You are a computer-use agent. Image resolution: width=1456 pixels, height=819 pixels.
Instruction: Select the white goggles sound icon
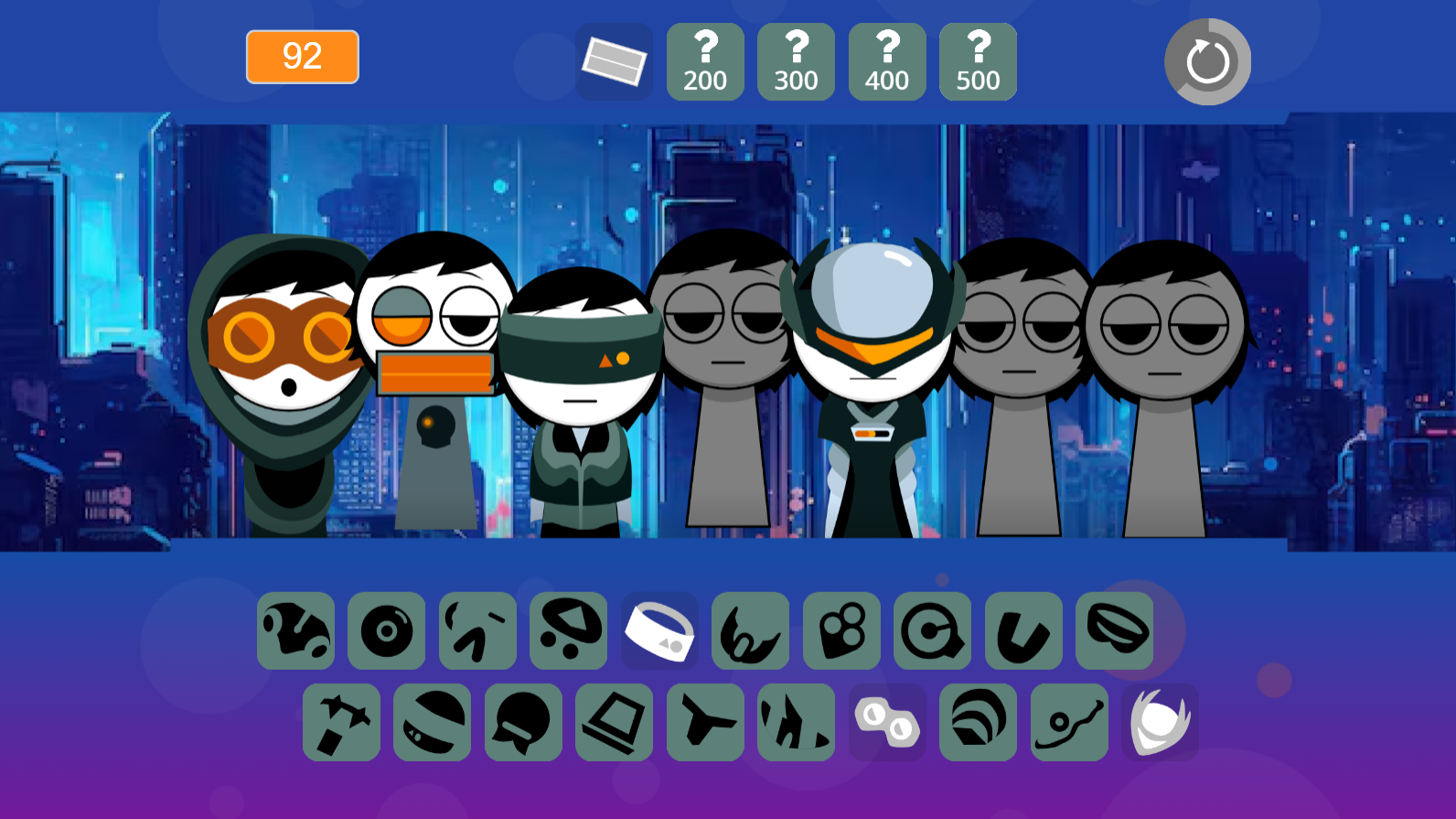tap(887, 722)
